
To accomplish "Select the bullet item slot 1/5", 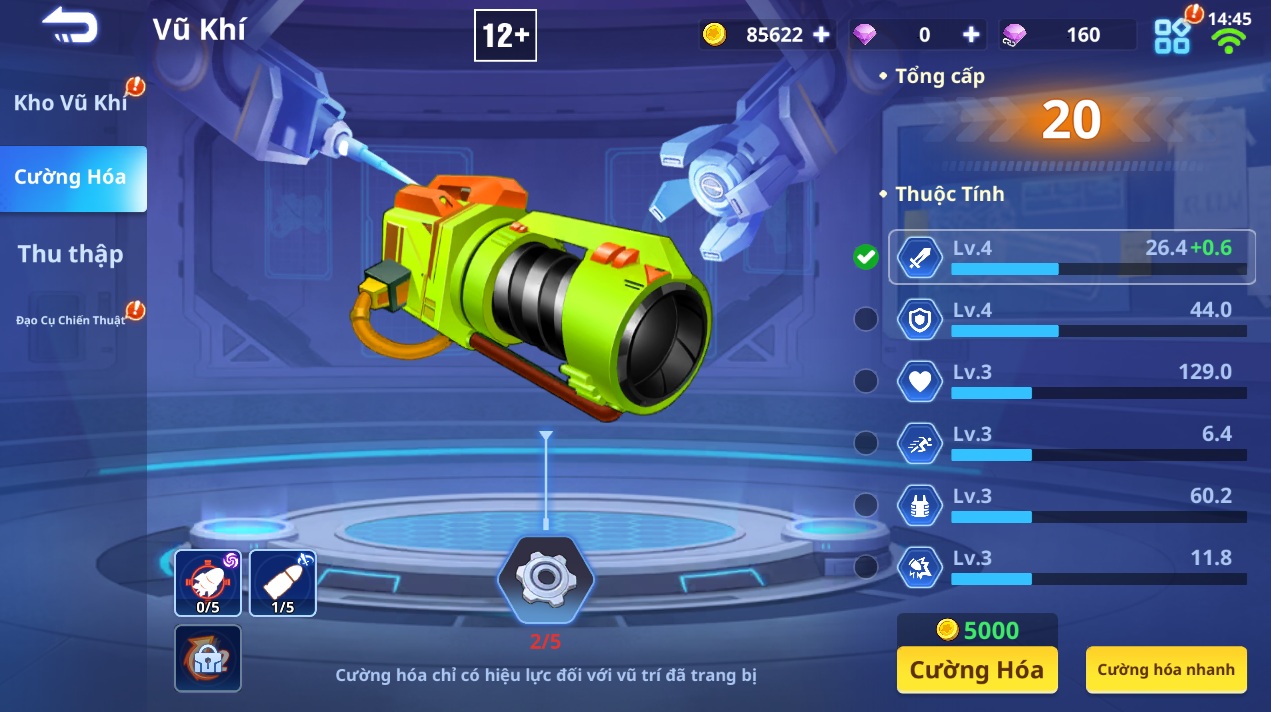I will 283,582.
